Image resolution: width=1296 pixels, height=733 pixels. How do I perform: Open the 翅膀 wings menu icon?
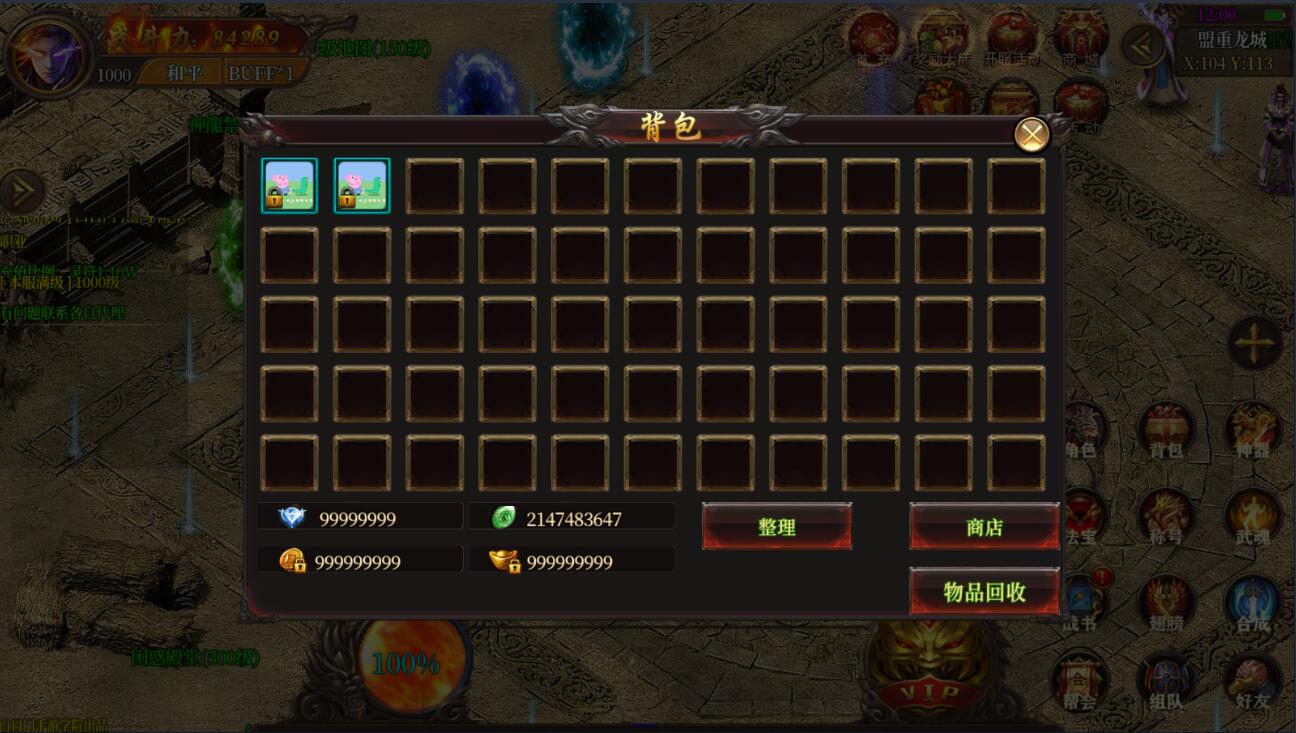[x=1166, y=604]
